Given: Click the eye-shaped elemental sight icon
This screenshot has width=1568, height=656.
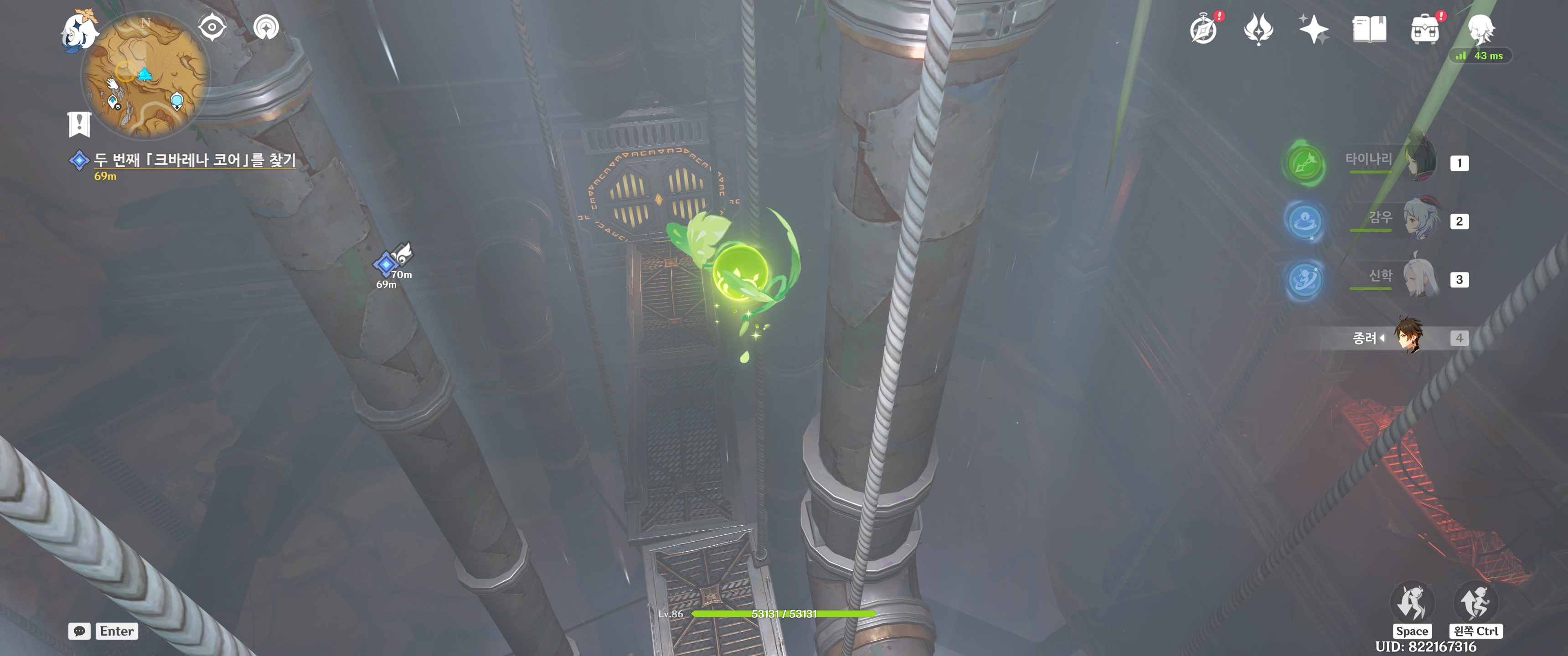Looking at the screenshot, I should [212, 27].
